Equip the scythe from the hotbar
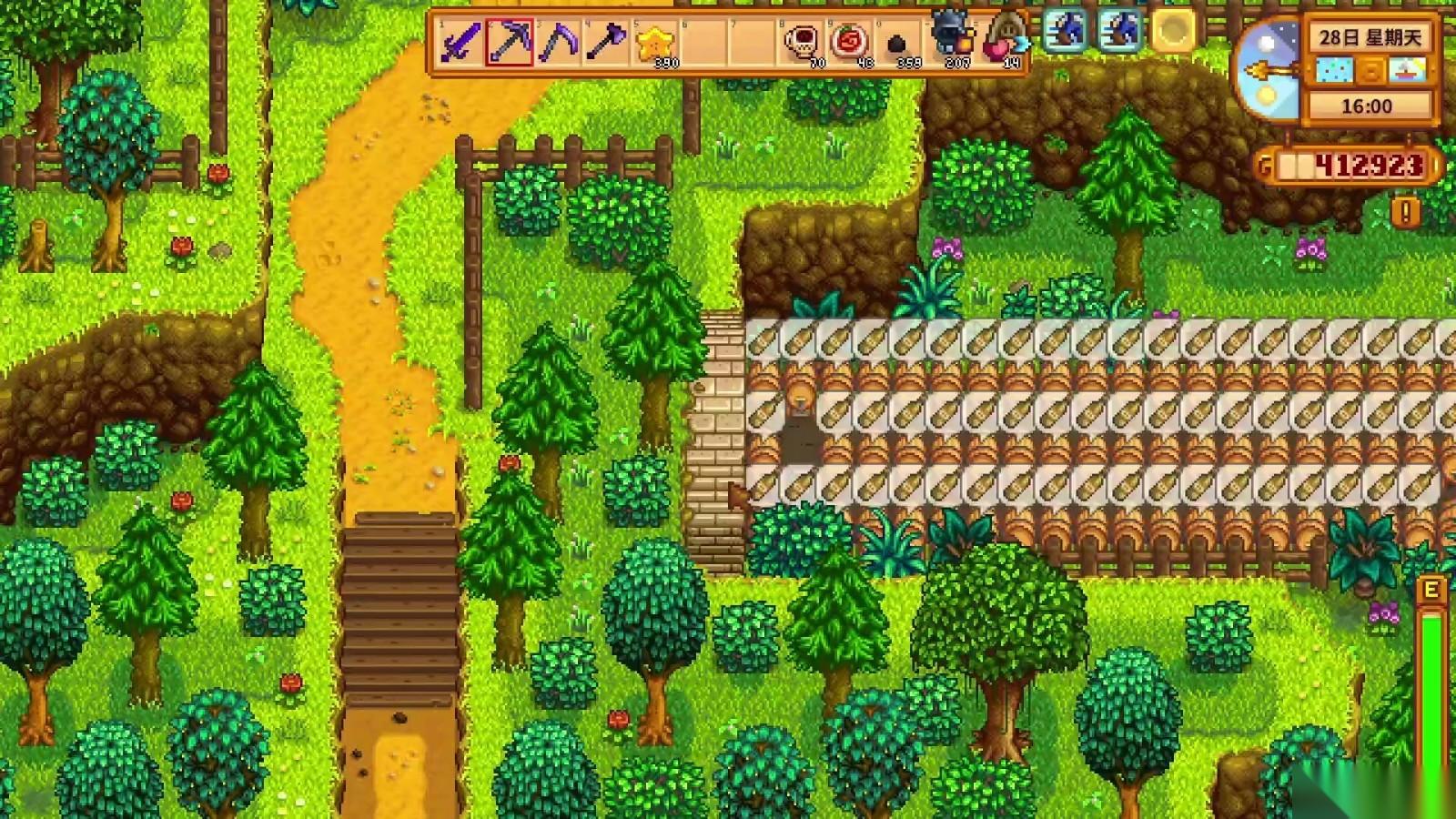Viewport: 1456px width, 819px height. tap(558, 42)
